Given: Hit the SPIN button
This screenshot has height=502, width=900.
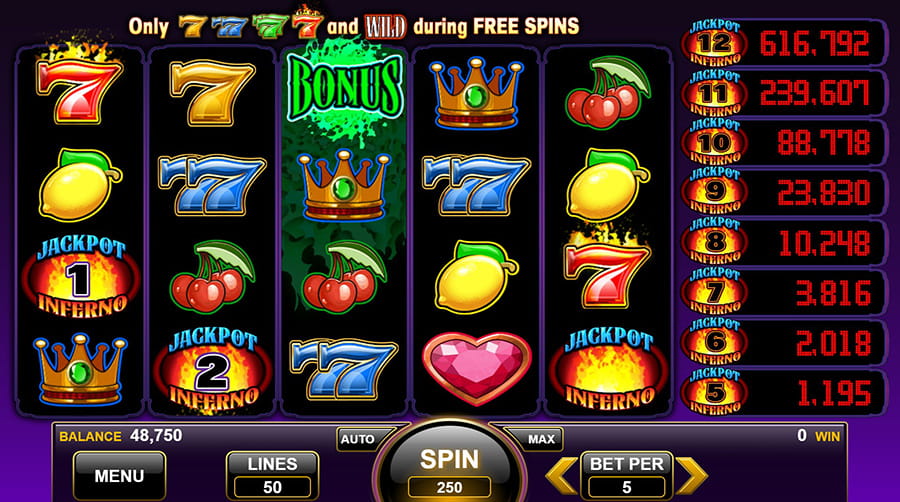Looking at the screenshot, I should point(449,466).
